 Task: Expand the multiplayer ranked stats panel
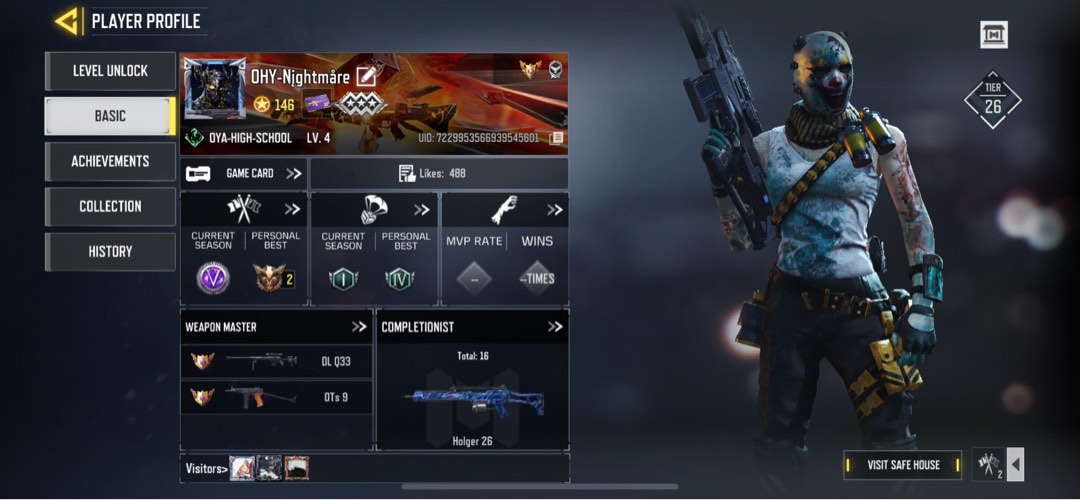pyautogui.click(x=292, y=210)
